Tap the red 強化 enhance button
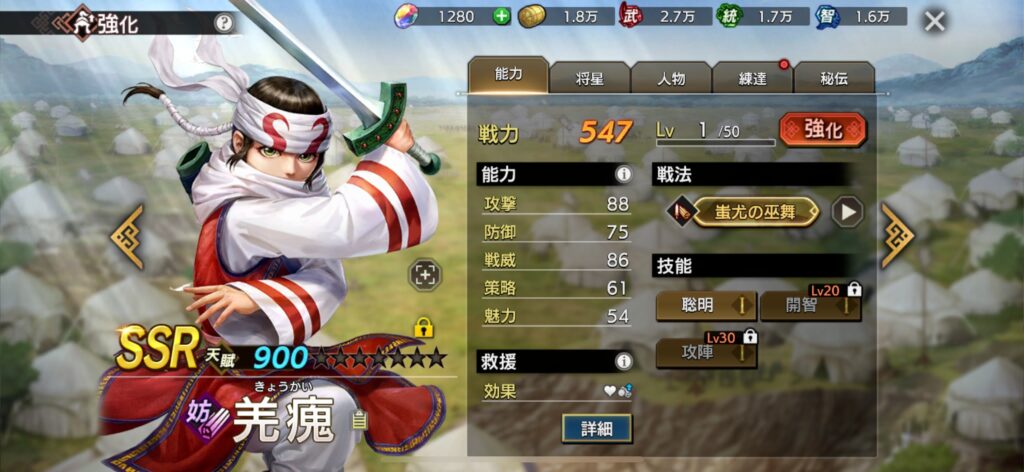The image size is (1024, 472). click(822, 130)
